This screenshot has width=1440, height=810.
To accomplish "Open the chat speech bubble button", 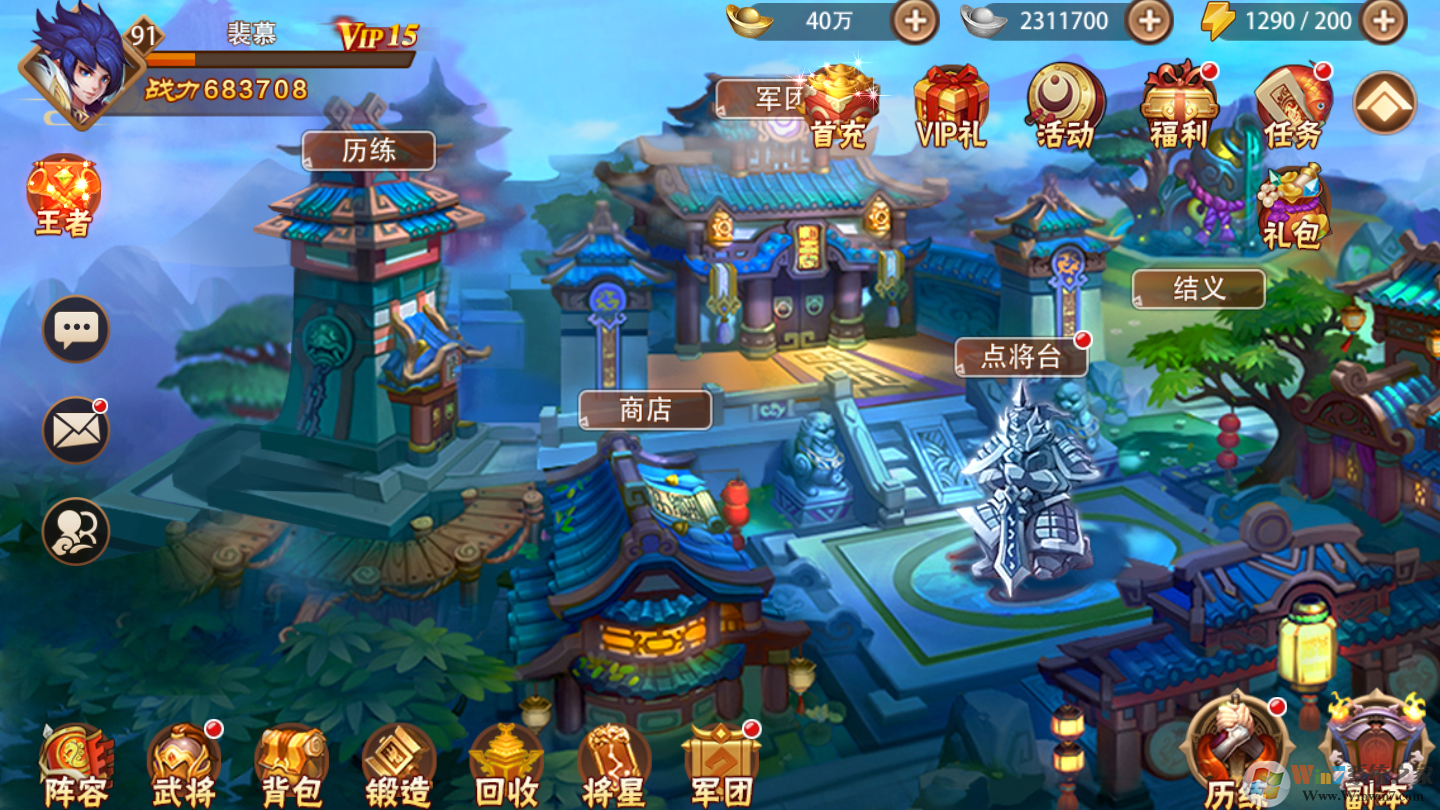I will point(76,328).
